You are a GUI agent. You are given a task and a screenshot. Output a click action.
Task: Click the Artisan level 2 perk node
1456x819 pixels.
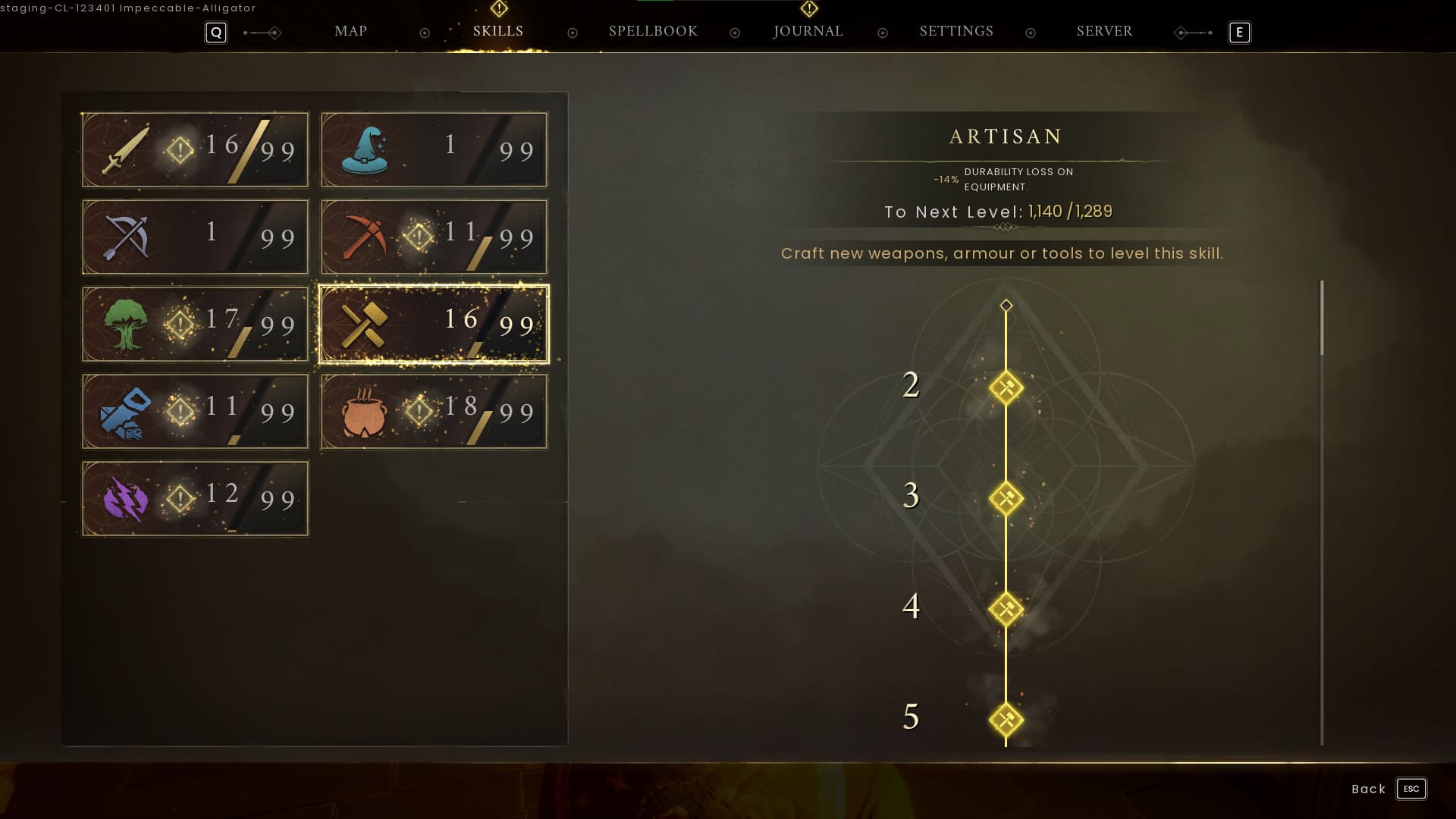click(1006, 388)
